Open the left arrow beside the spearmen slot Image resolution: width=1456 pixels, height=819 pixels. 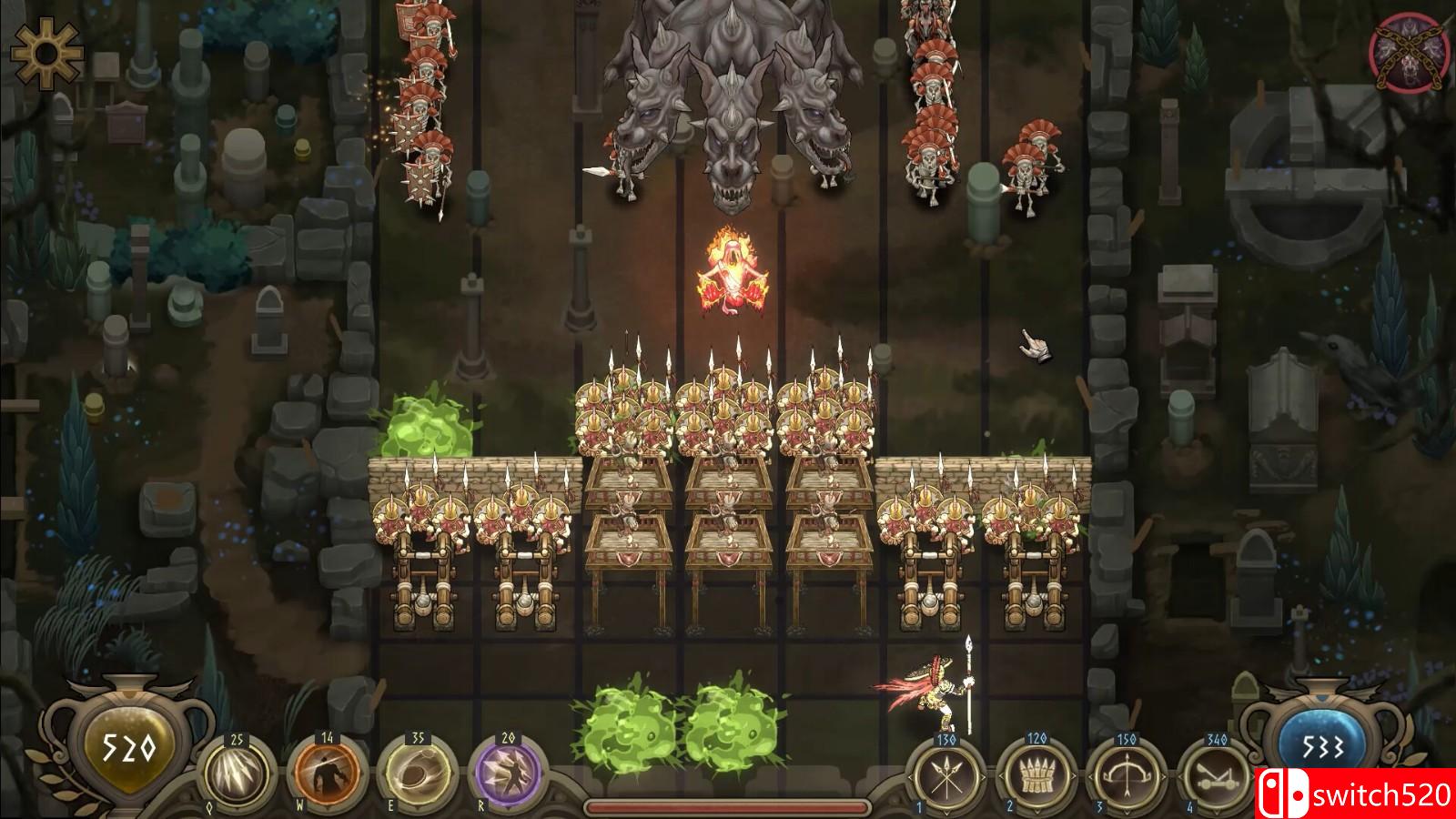(x=908, y=777)
